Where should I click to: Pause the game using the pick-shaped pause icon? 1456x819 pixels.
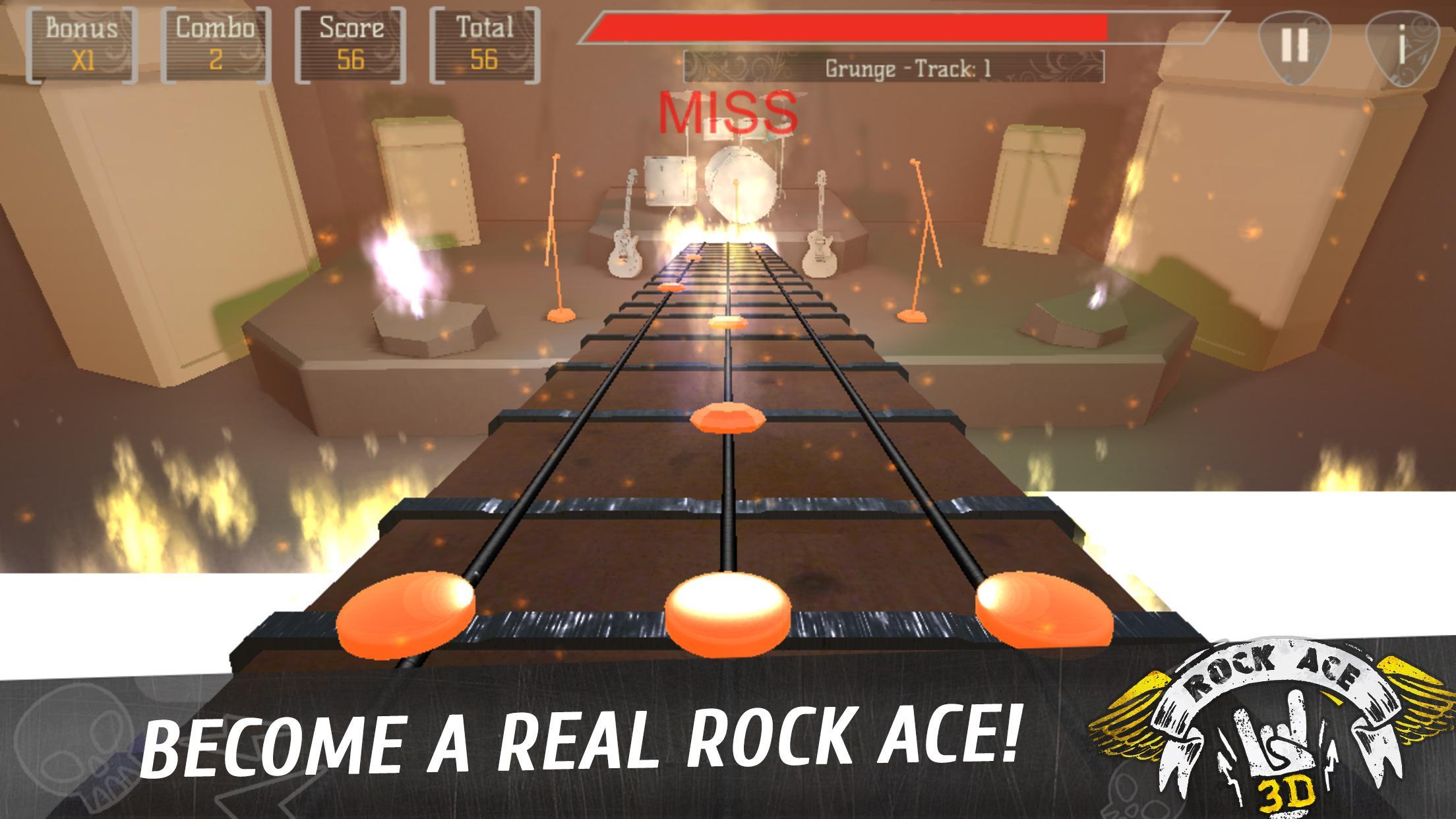[1296, 43]
